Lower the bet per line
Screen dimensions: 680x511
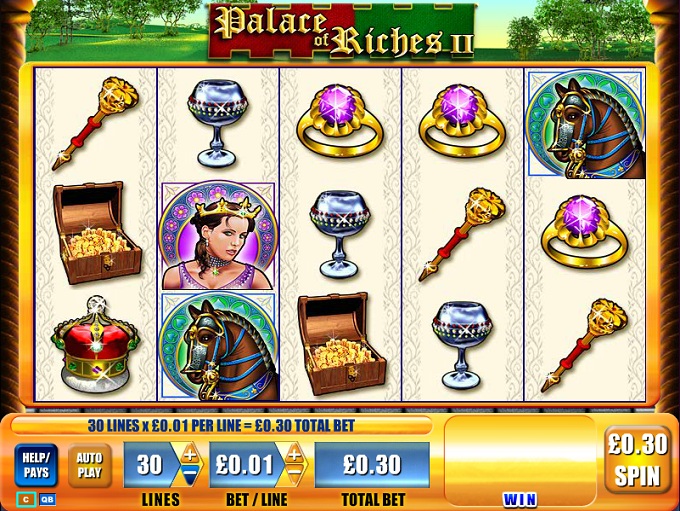293,476
